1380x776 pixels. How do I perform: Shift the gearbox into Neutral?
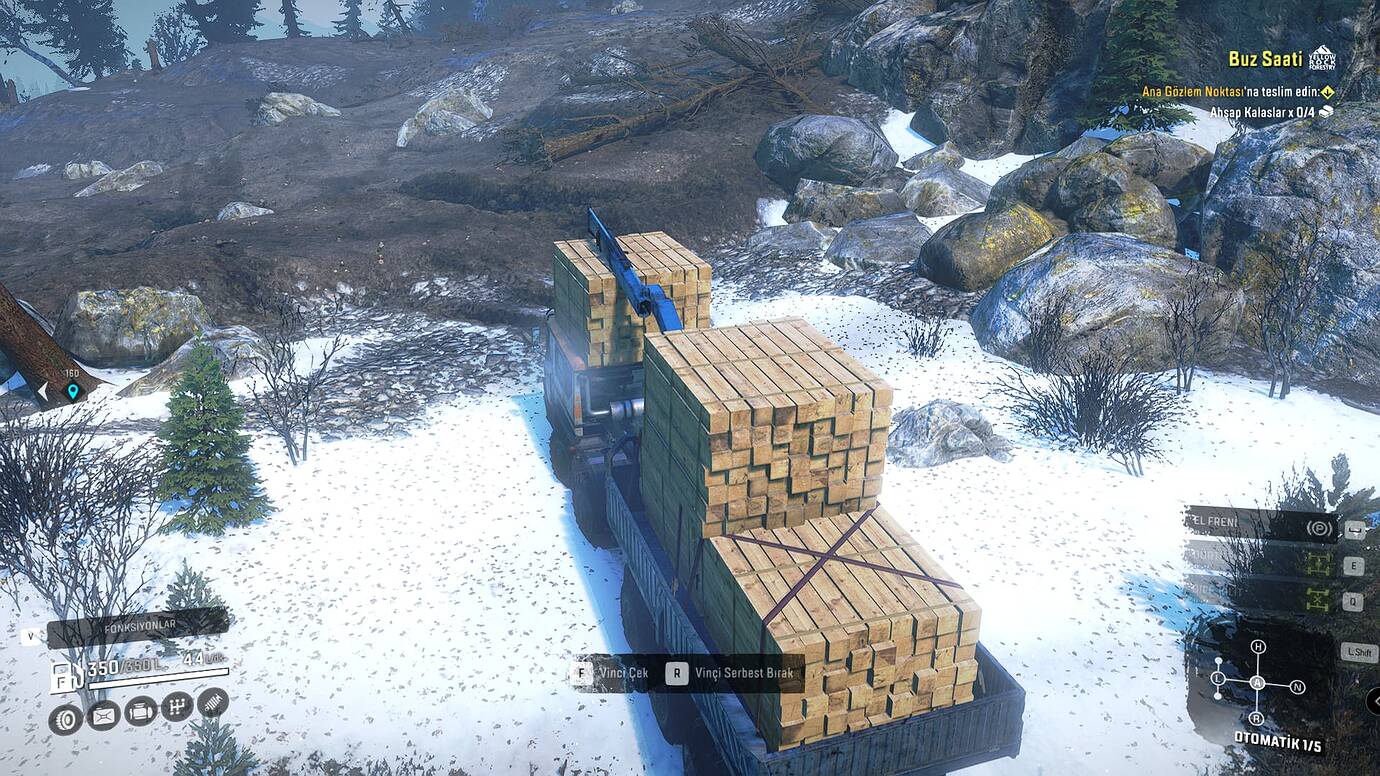coord(1297,687)
